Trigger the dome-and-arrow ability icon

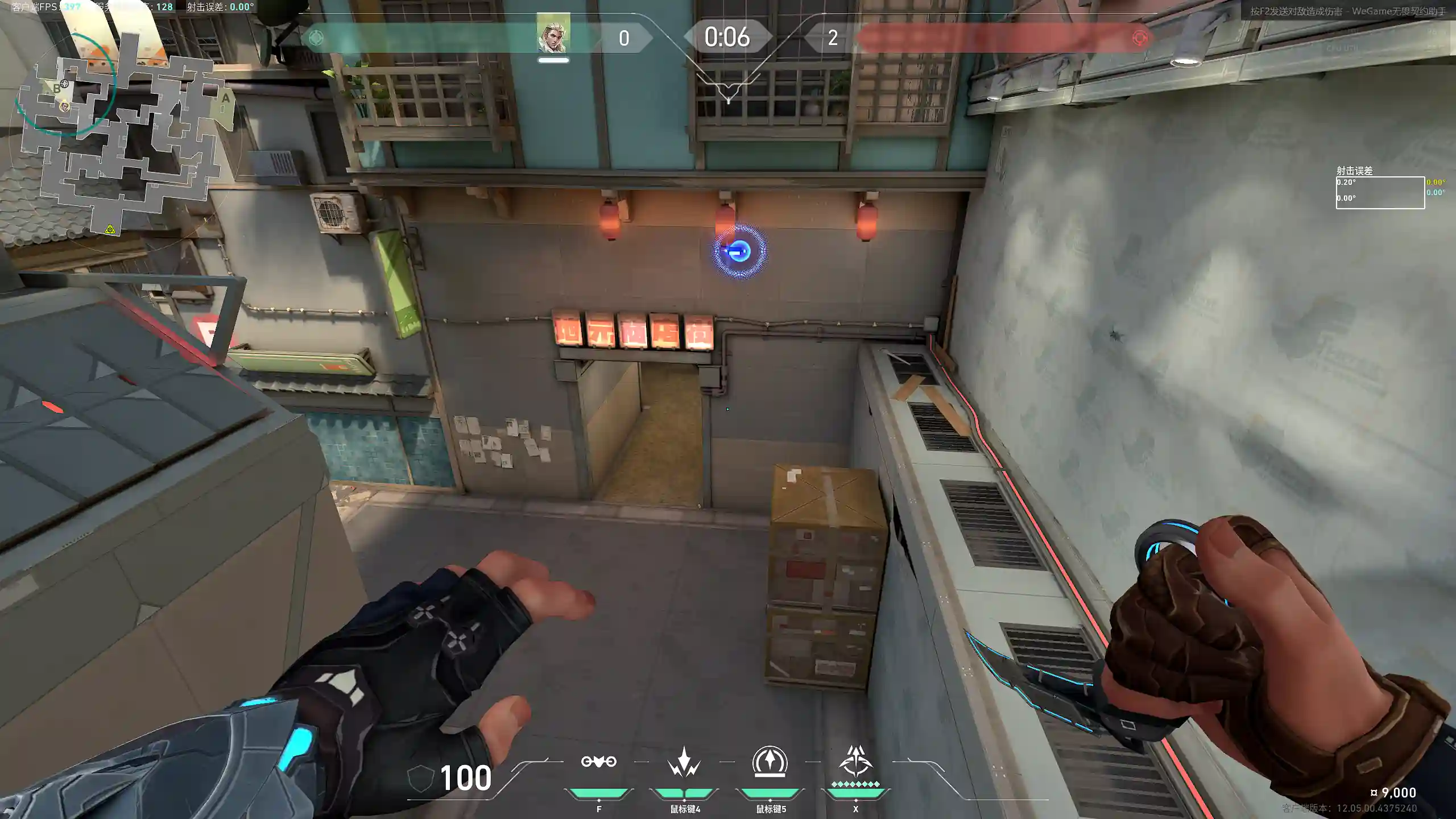[x=770, y=762]
